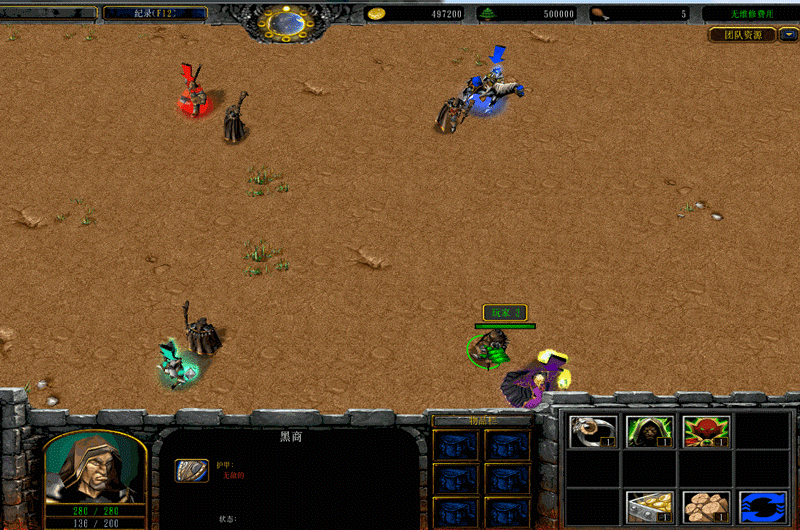Select the armor shield icon in unit info
The width and height of the screenshot is (800, 530).
pyautogui.click(x=192, y=471)
